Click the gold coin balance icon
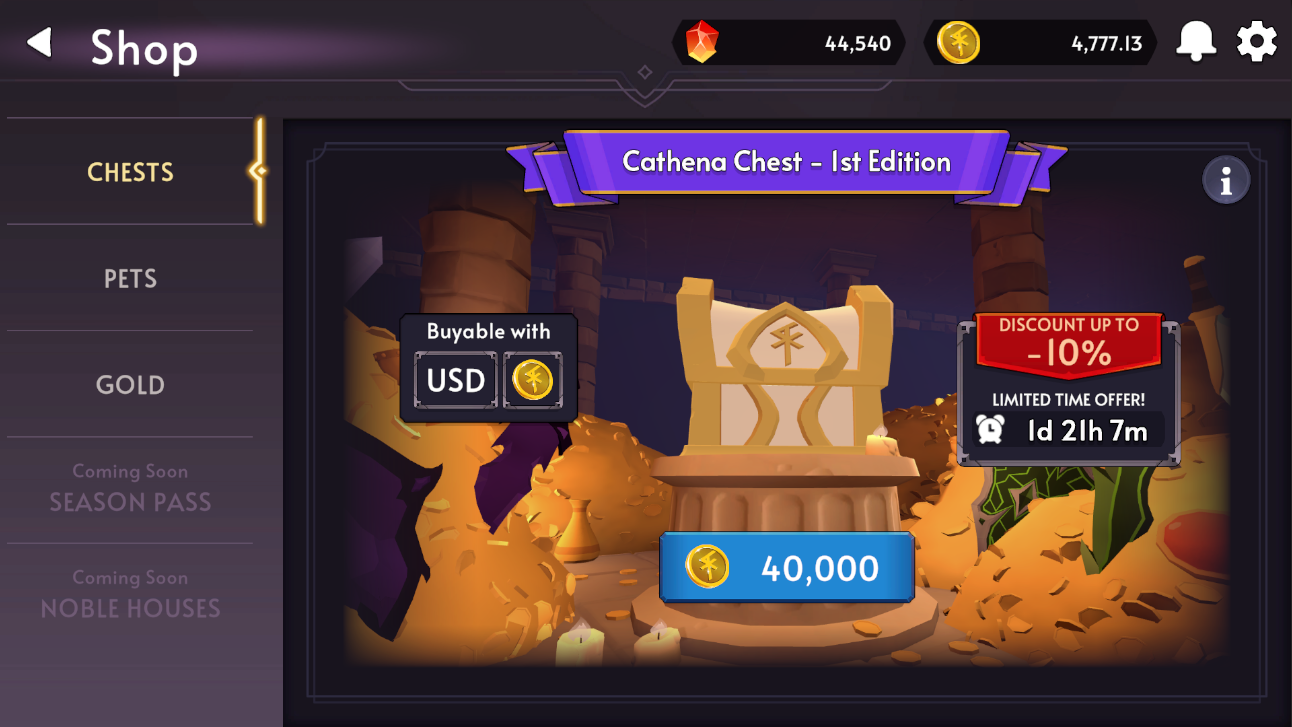This screenshot has width=1292, height=727. pyautogui.click(x=958, y=42)
